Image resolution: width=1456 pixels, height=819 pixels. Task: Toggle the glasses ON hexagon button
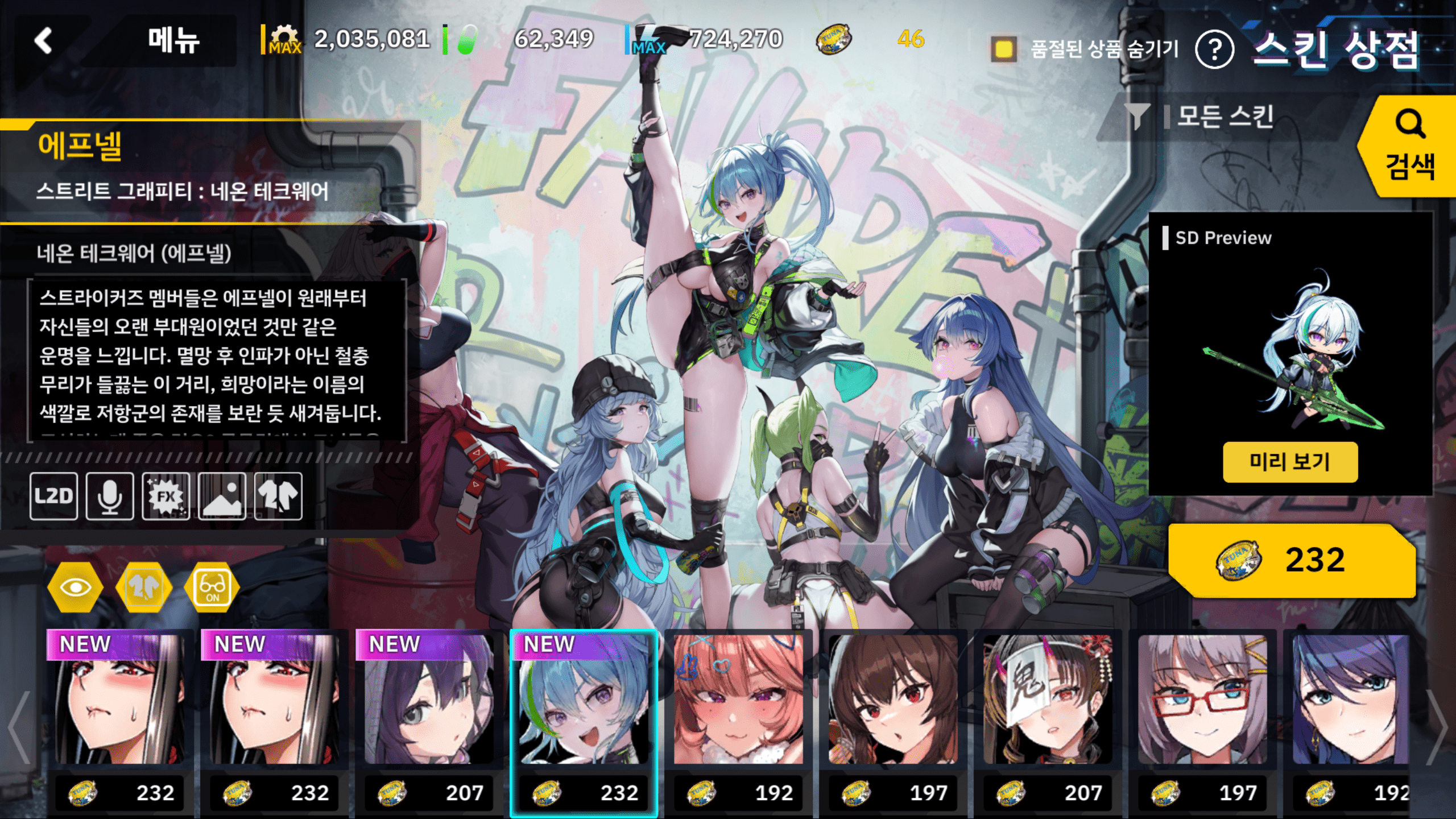(212, 587)
